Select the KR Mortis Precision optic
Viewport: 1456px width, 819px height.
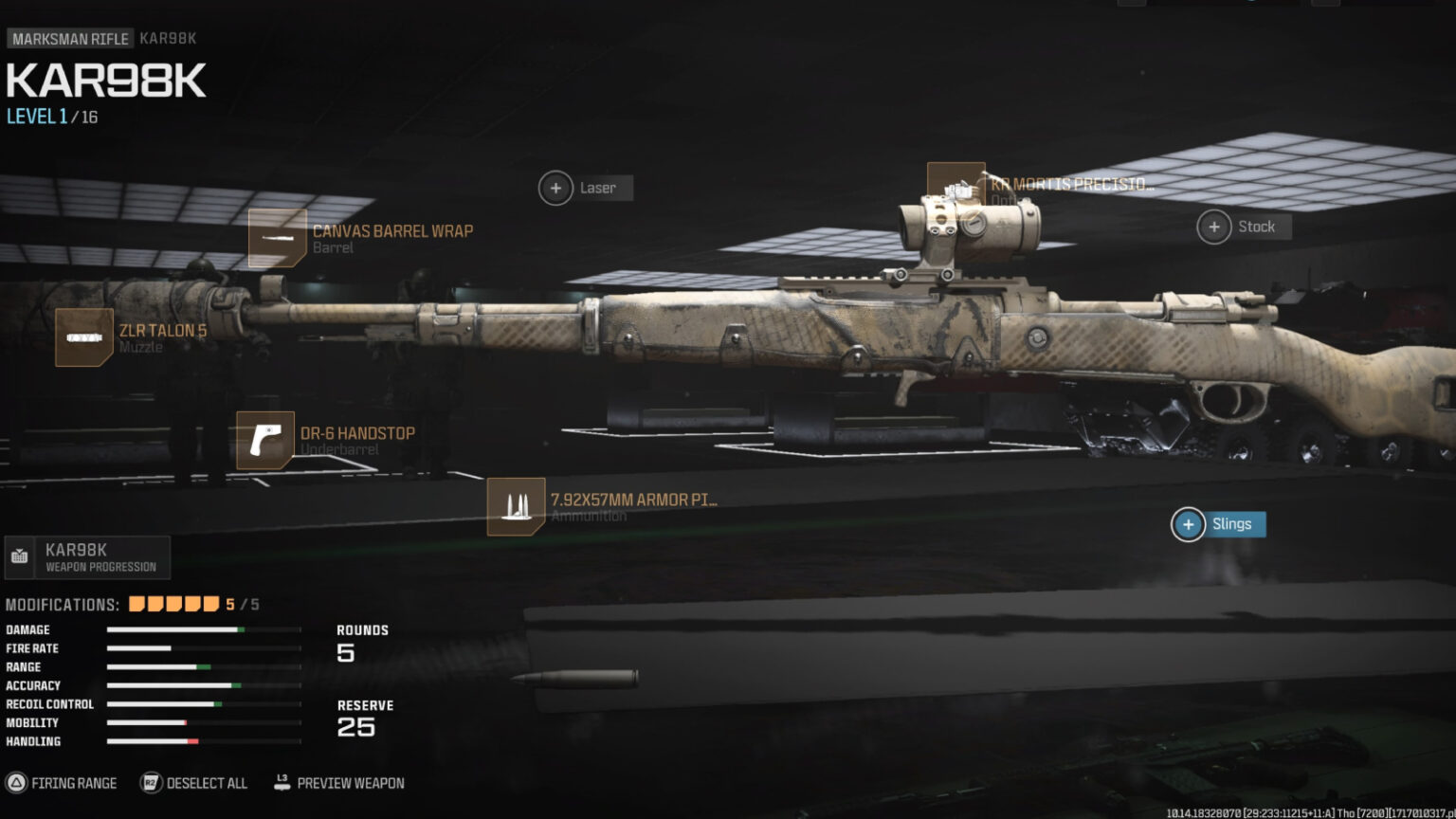point(955,182)
